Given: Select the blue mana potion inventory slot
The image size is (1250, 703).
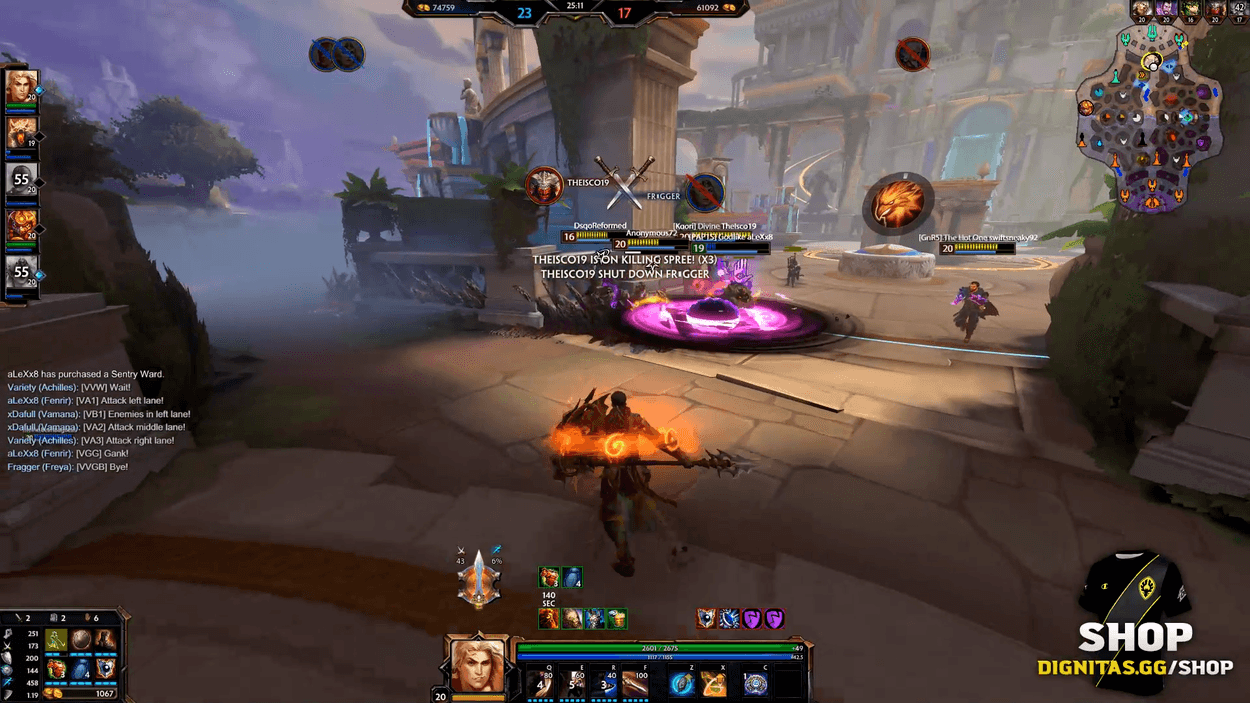Looking at the screenshot, I should click(82, 668).
